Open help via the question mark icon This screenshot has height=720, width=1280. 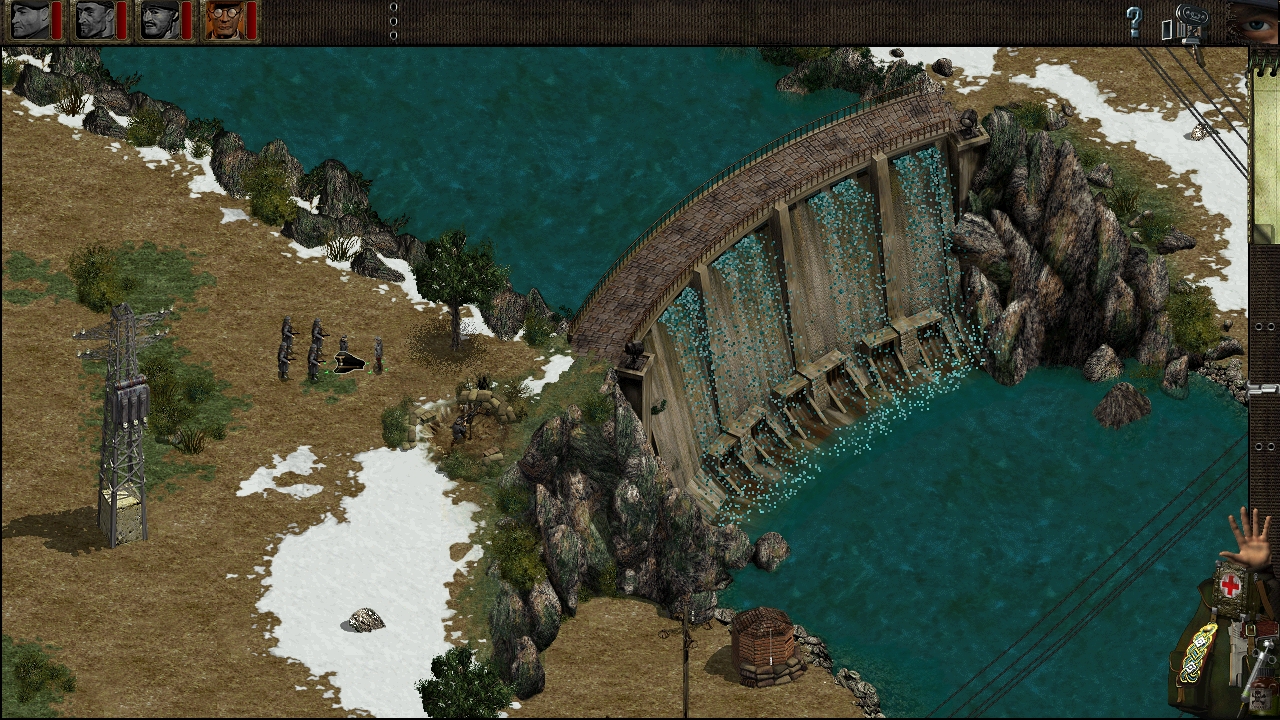(1133, 22)
